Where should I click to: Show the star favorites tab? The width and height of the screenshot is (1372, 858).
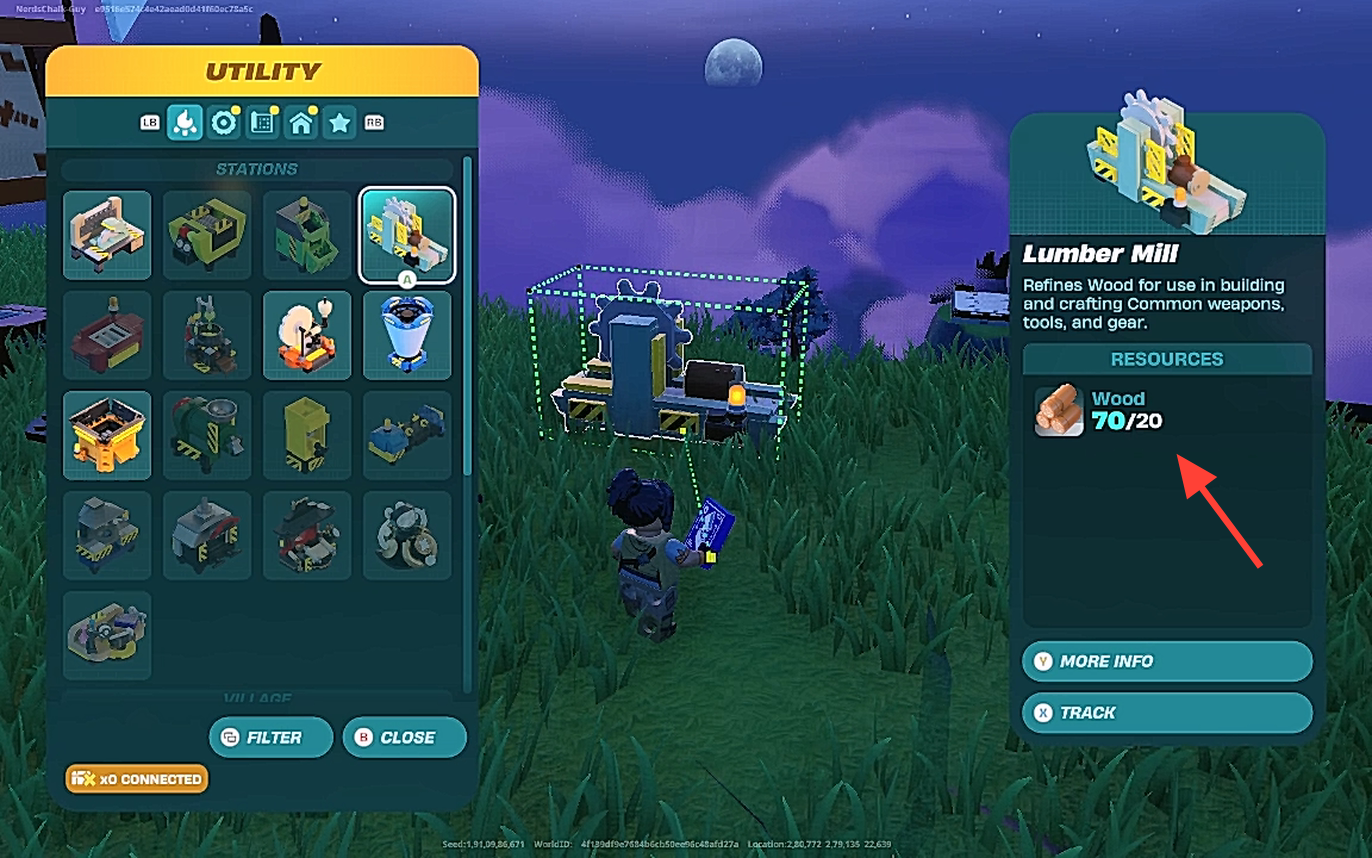point(340,123)
